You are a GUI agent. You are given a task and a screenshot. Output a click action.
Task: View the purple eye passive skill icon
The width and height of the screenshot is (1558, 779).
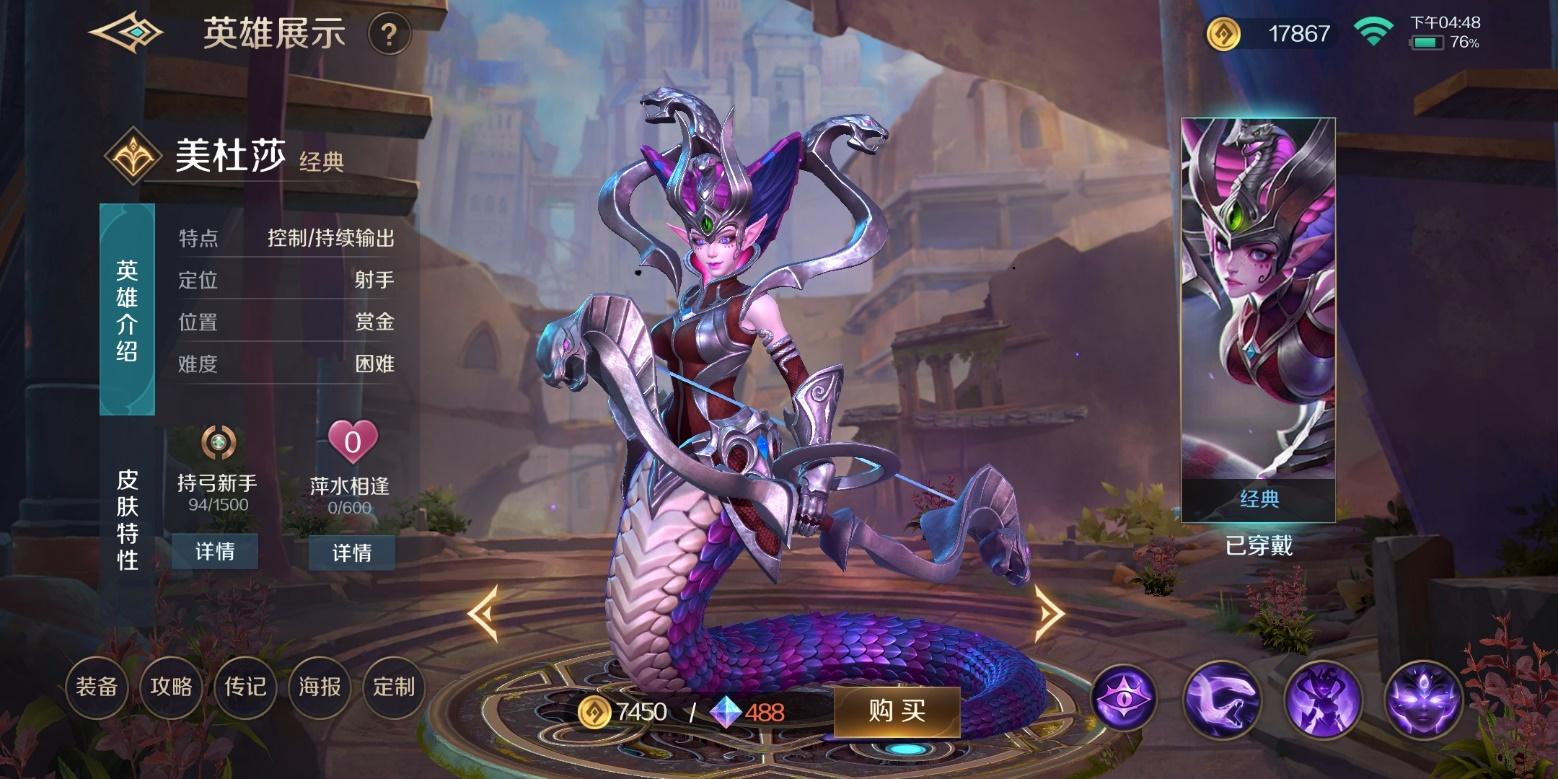1123,697
